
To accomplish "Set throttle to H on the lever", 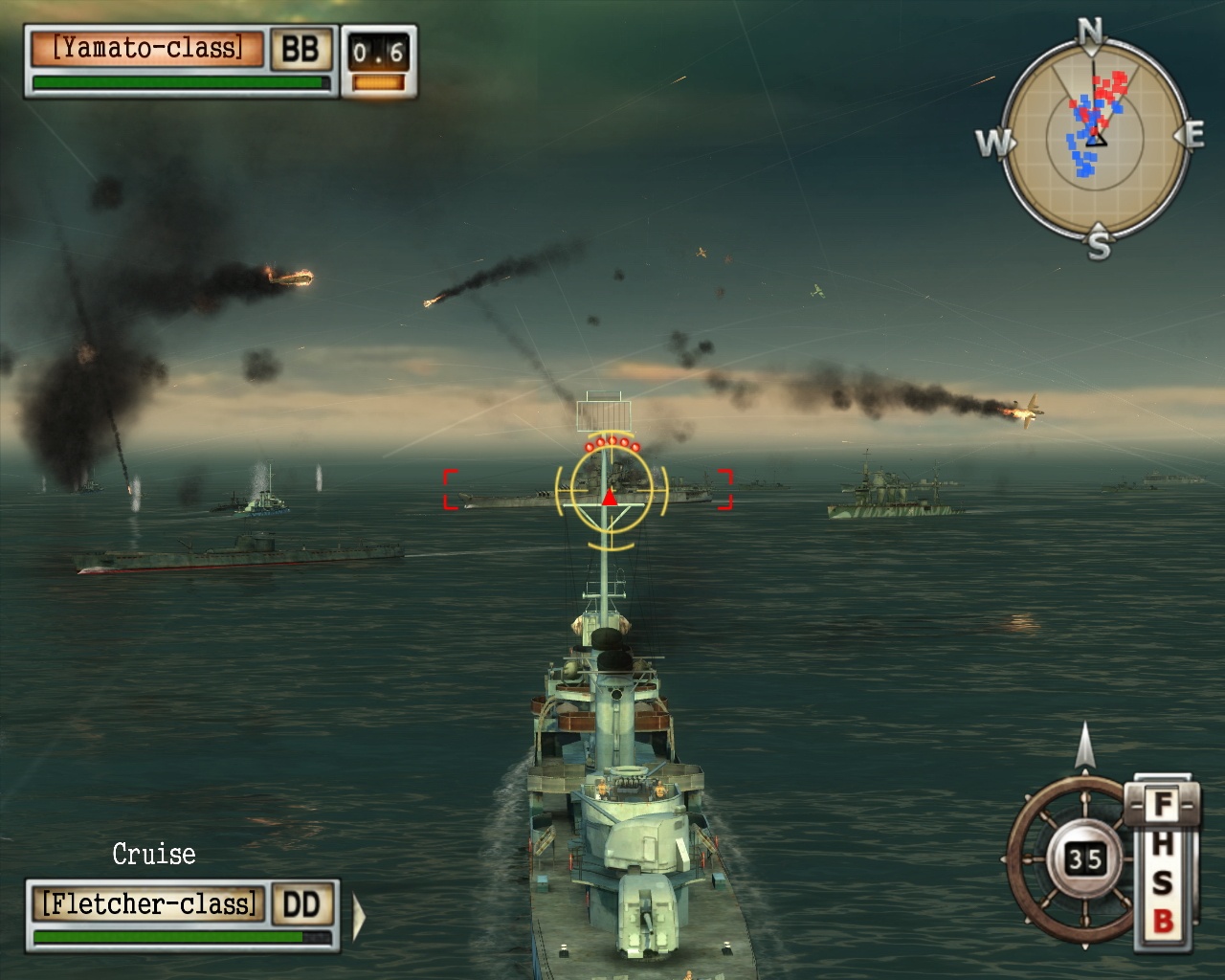I will 1163,843.
